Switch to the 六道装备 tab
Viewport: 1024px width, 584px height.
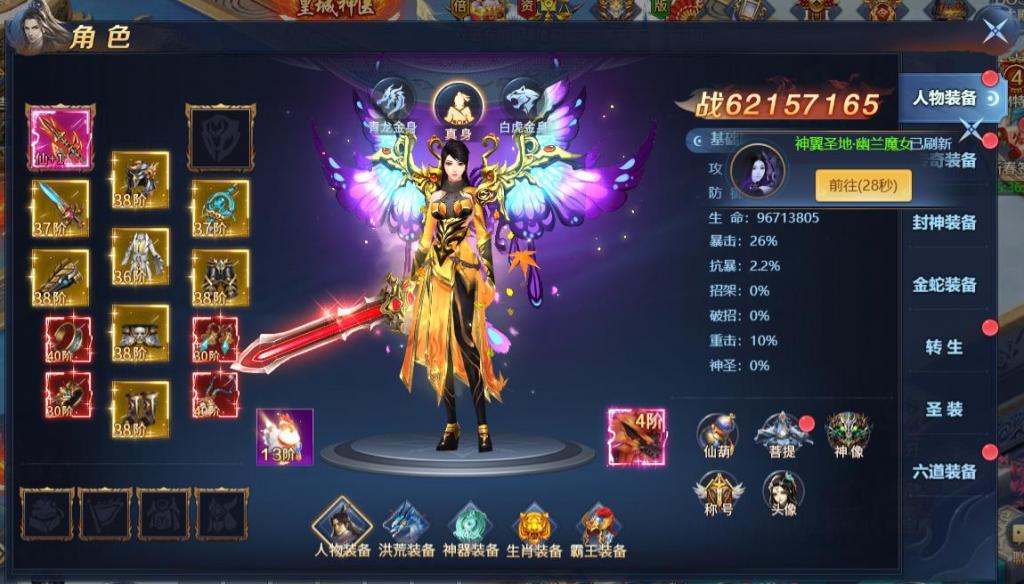(944, 471)
